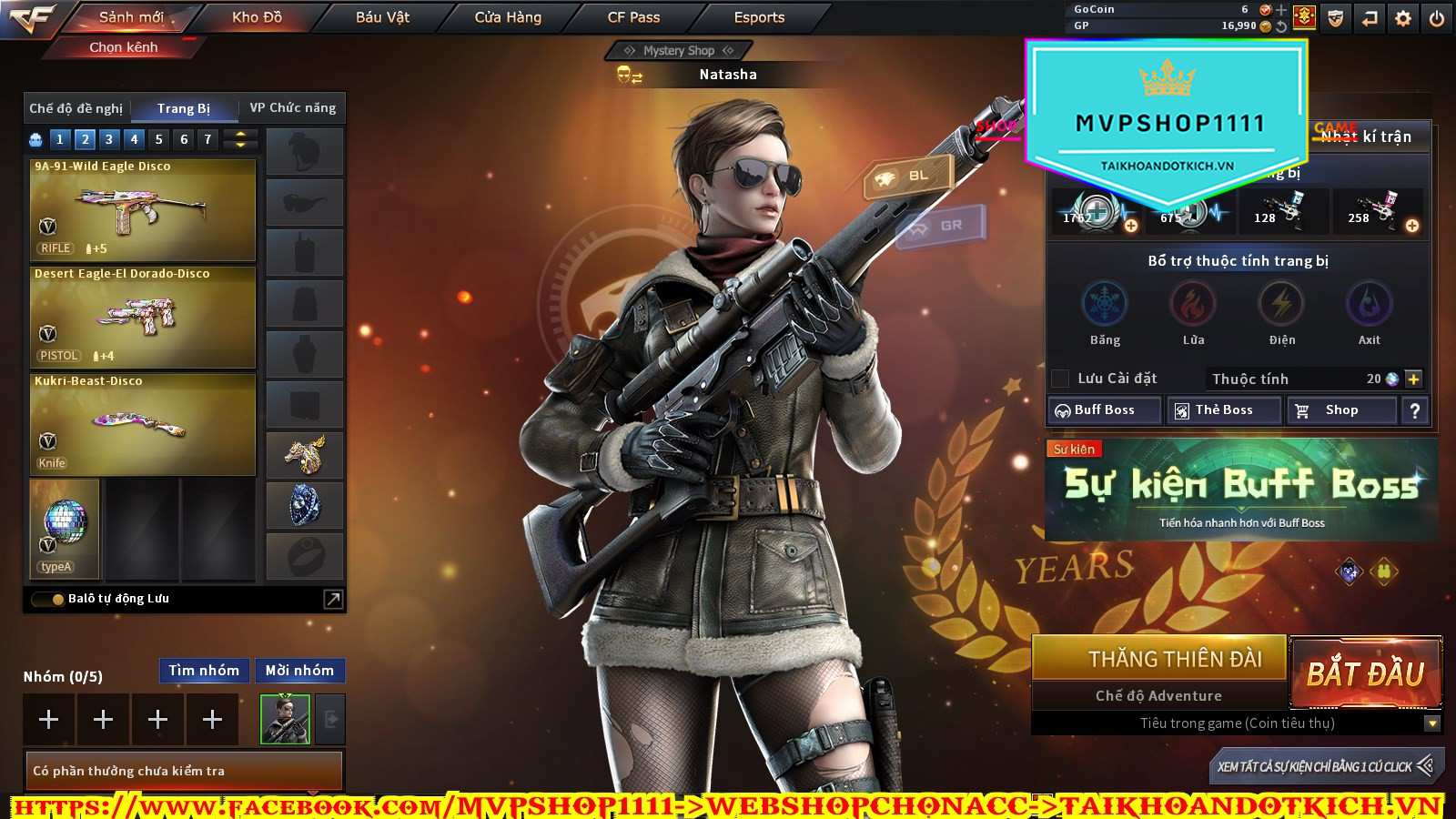Go to the Cửa Hàng shop
The width and height of the screenshot is (1456, 819).
tap(508, 17)
